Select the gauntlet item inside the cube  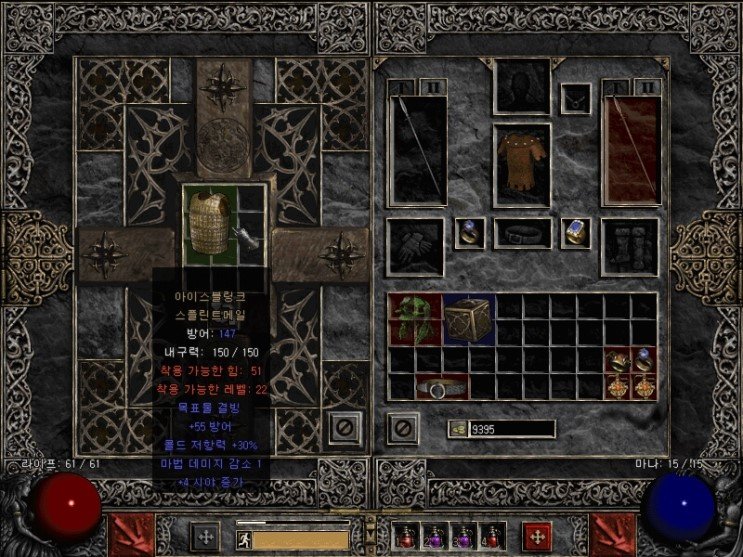[x=246, y=236]
